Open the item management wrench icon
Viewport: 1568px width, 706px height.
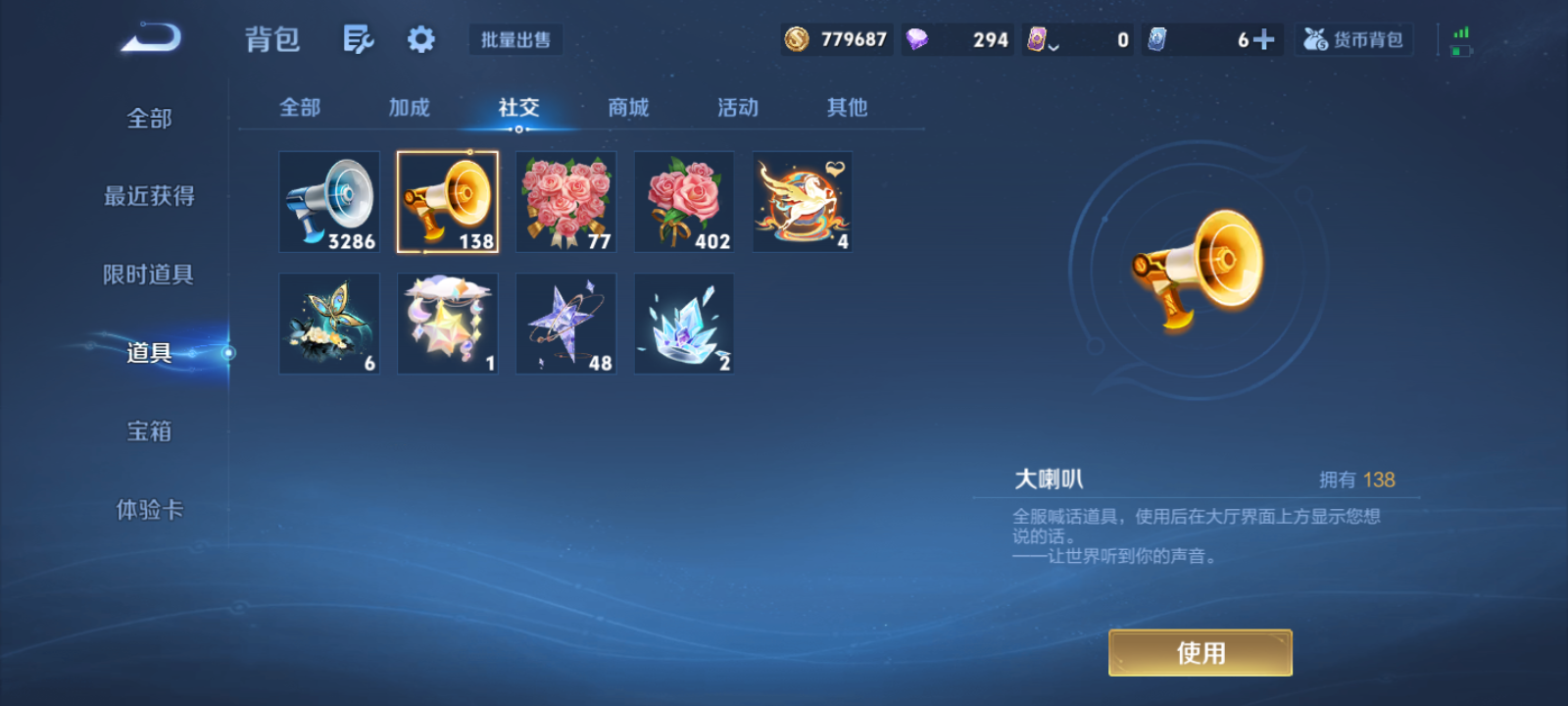pyautogui.click(x=358, y=39)
